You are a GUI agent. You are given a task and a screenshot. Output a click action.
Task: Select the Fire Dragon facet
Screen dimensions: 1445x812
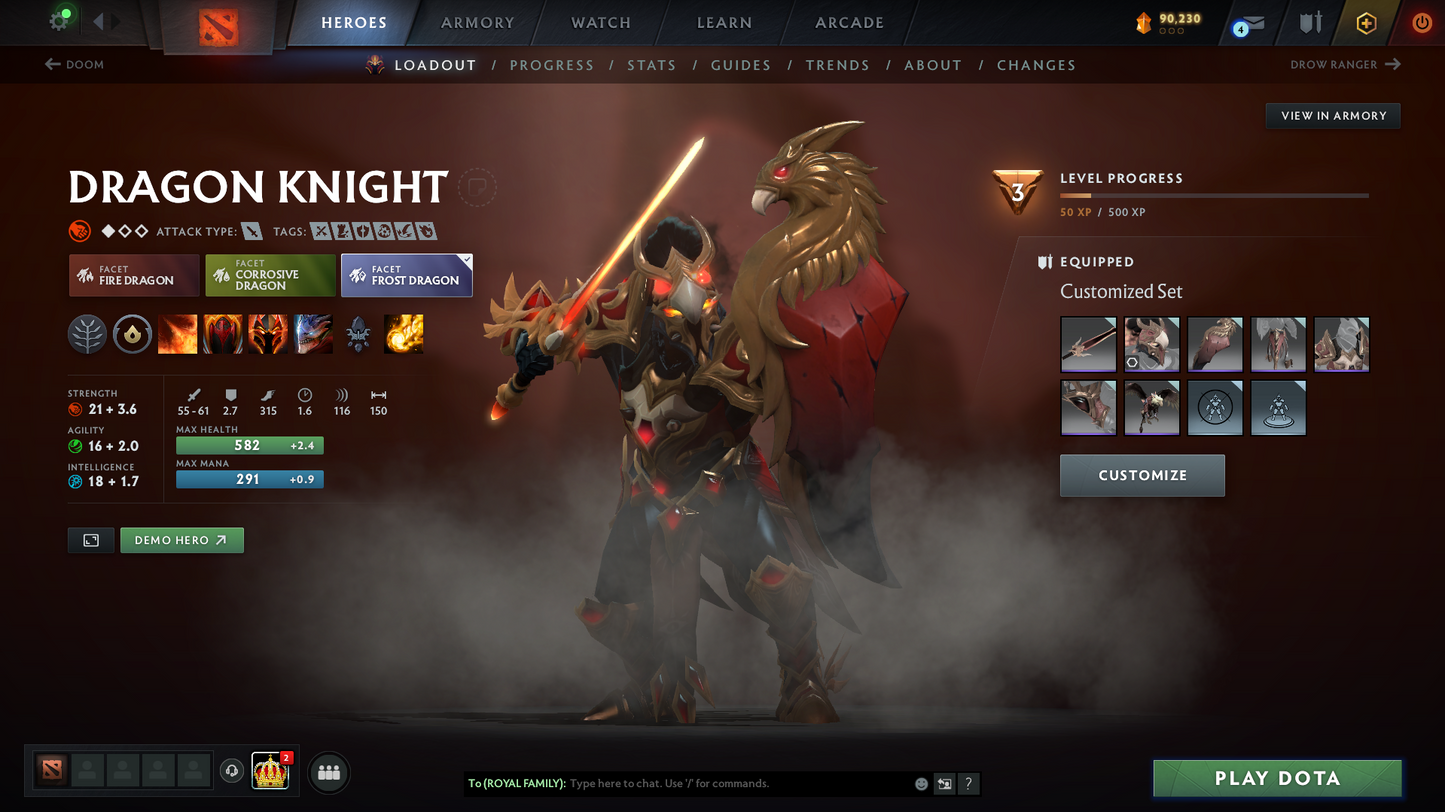[x=133, y=275]
